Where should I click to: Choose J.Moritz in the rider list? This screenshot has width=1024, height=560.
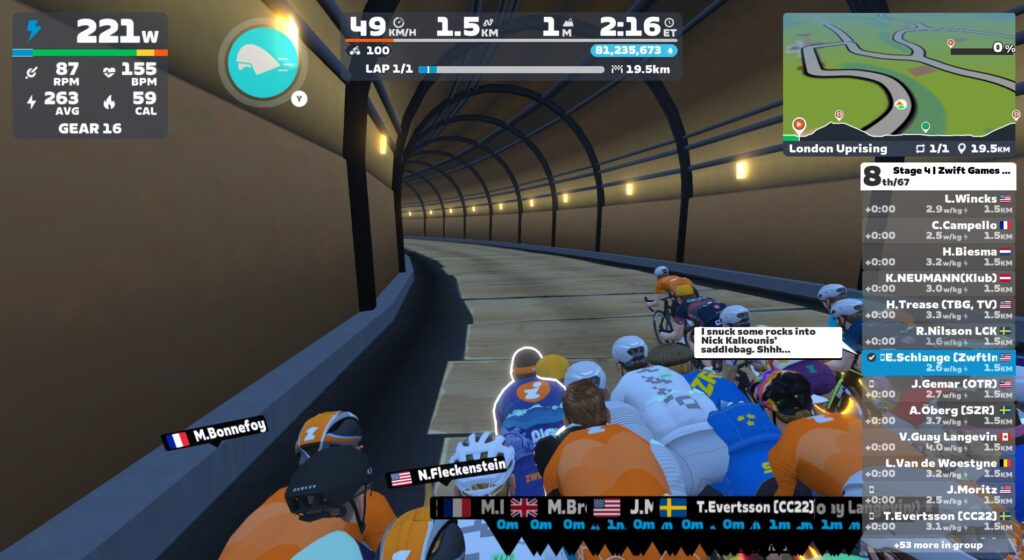point(937,494)
